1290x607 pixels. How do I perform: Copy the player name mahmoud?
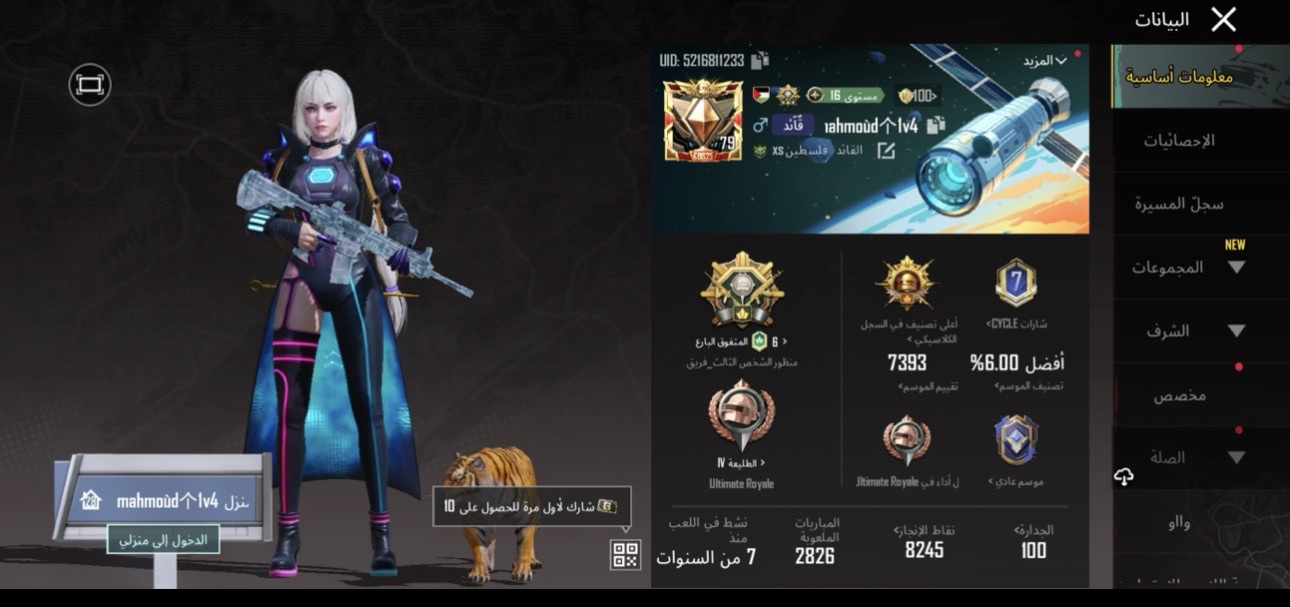(936, 126)
